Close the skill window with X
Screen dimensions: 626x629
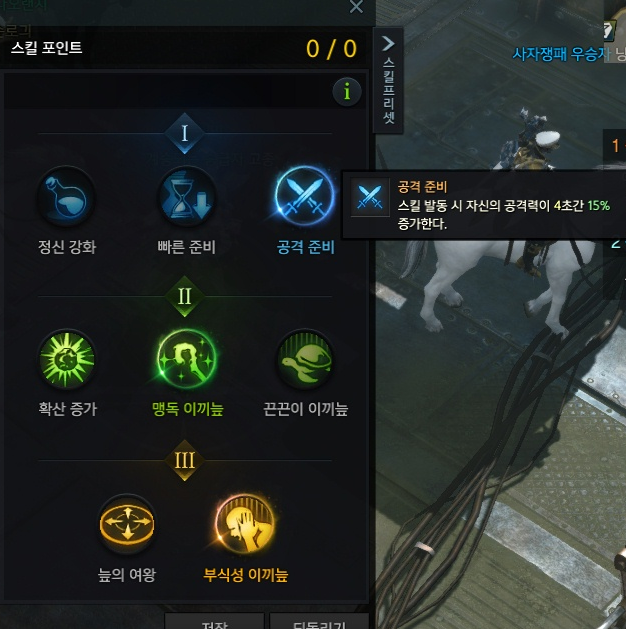356,7
